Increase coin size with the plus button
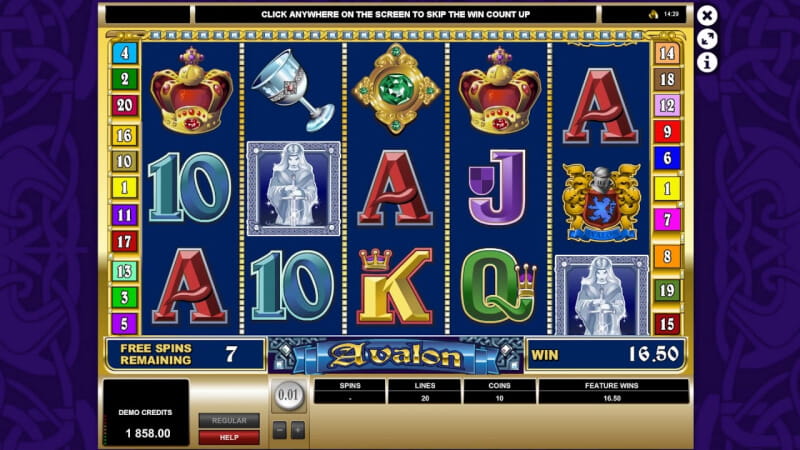This screenshot has width=800, height=450. tap(297, 430)
